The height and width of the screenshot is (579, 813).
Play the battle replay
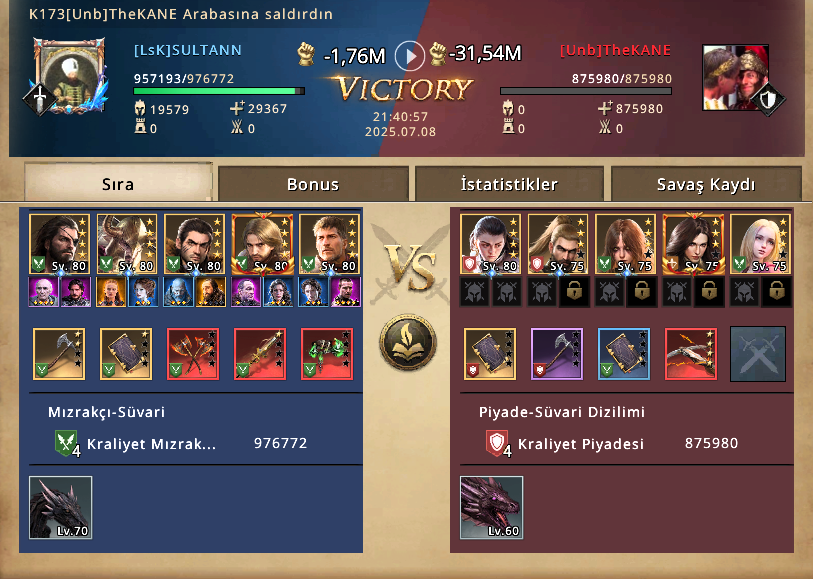[x=409, y=55]
